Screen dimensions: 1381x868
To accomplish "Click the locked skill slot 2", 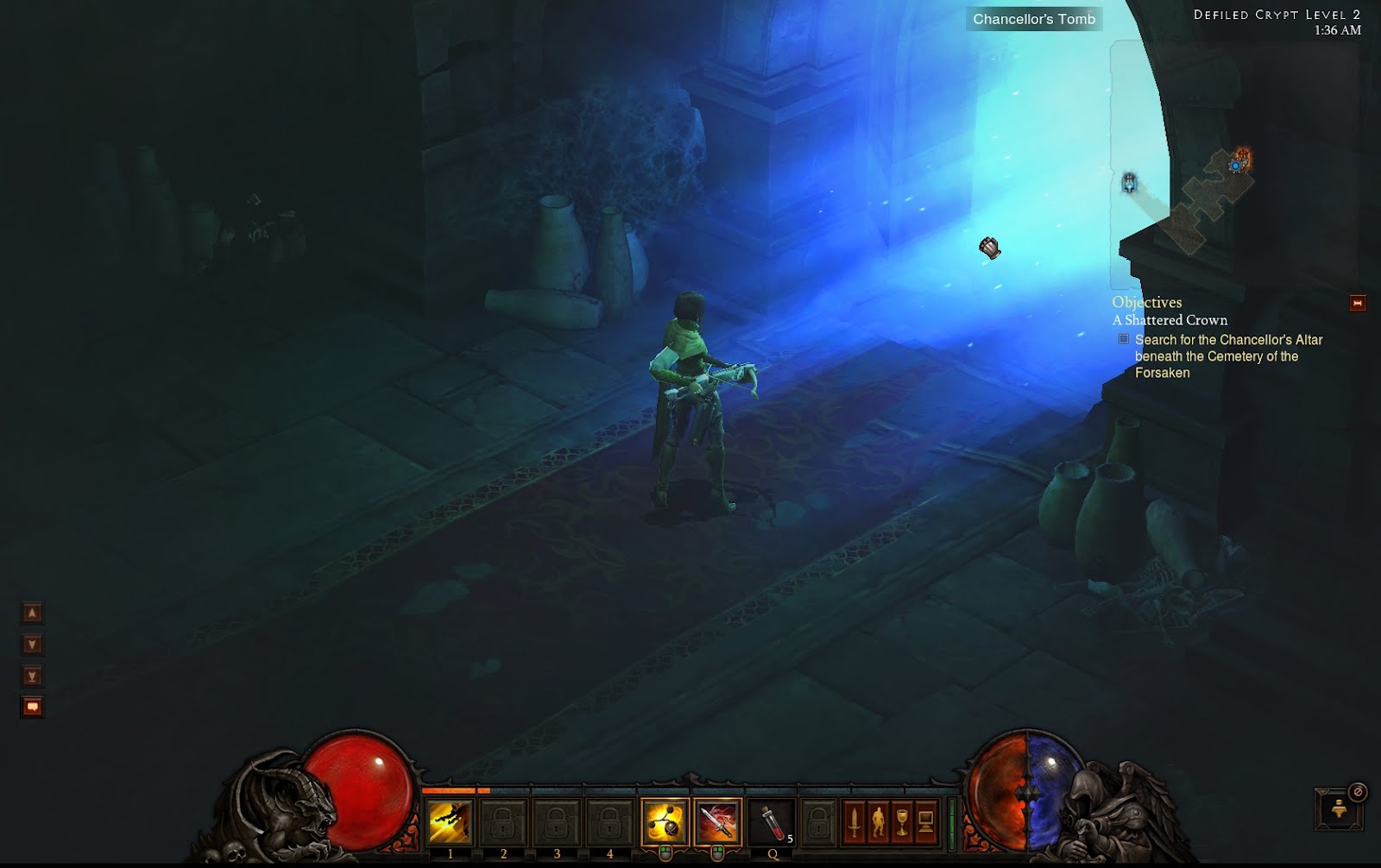I will click(x=503, y=821).
